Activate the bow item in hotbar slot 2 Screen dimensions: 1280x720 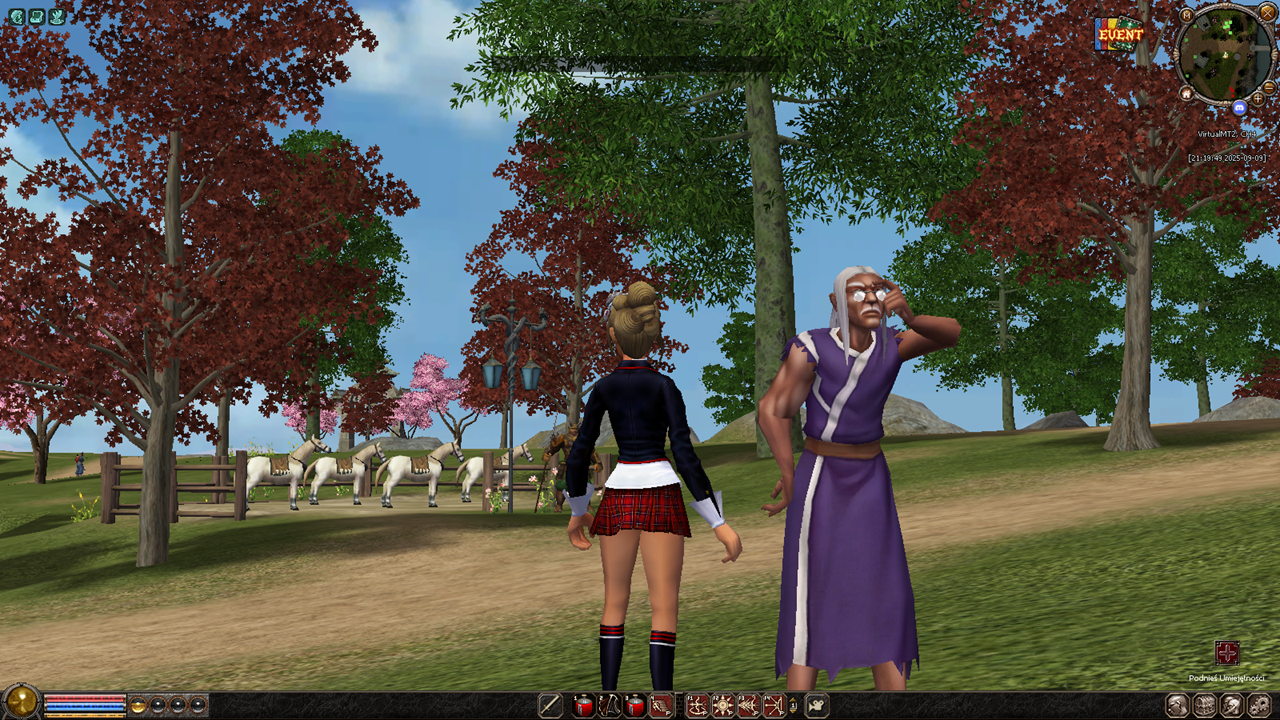(609, 706)
